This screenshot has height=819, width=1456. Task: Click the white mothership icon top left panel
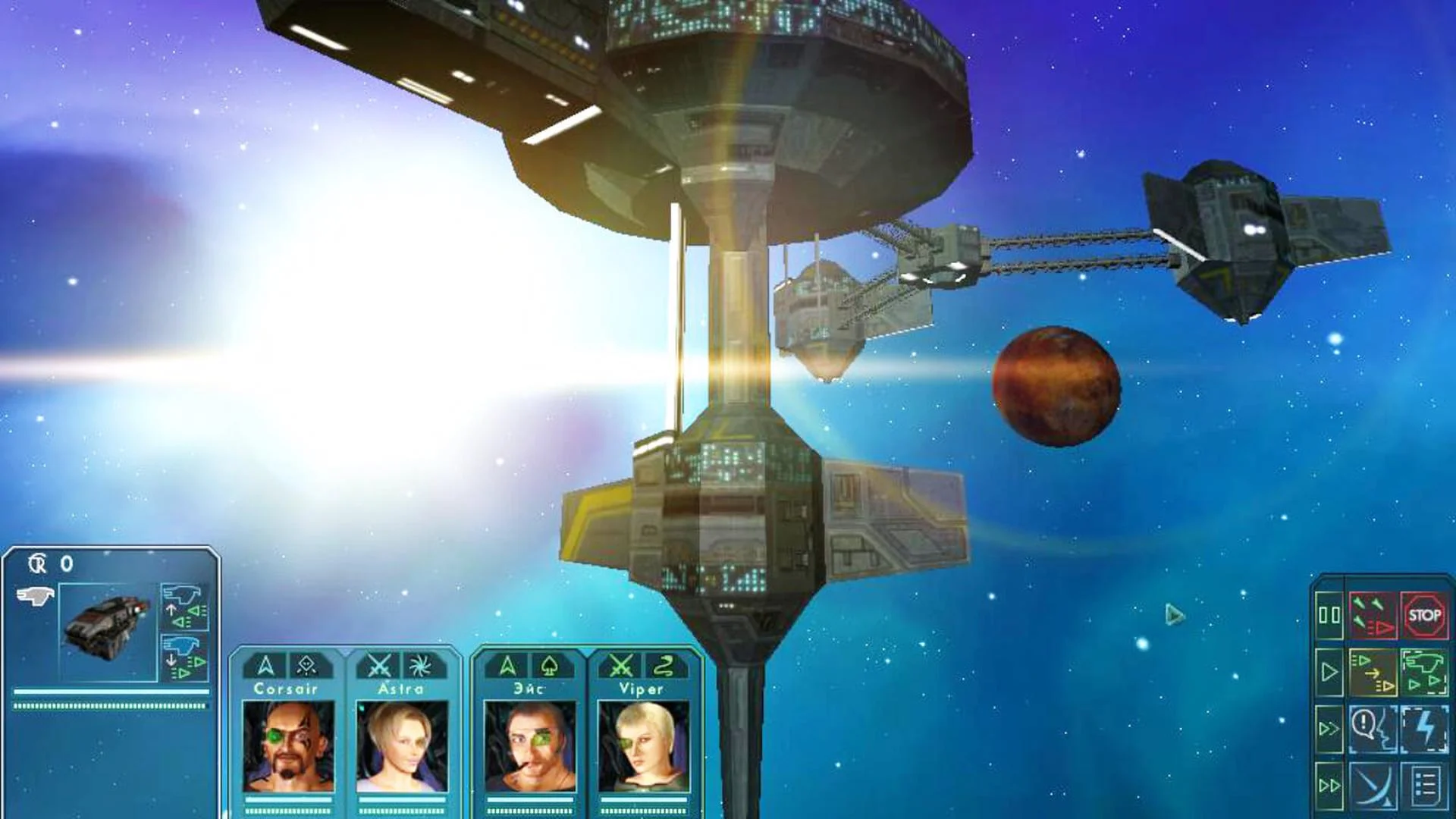click(x=36, y=595)
